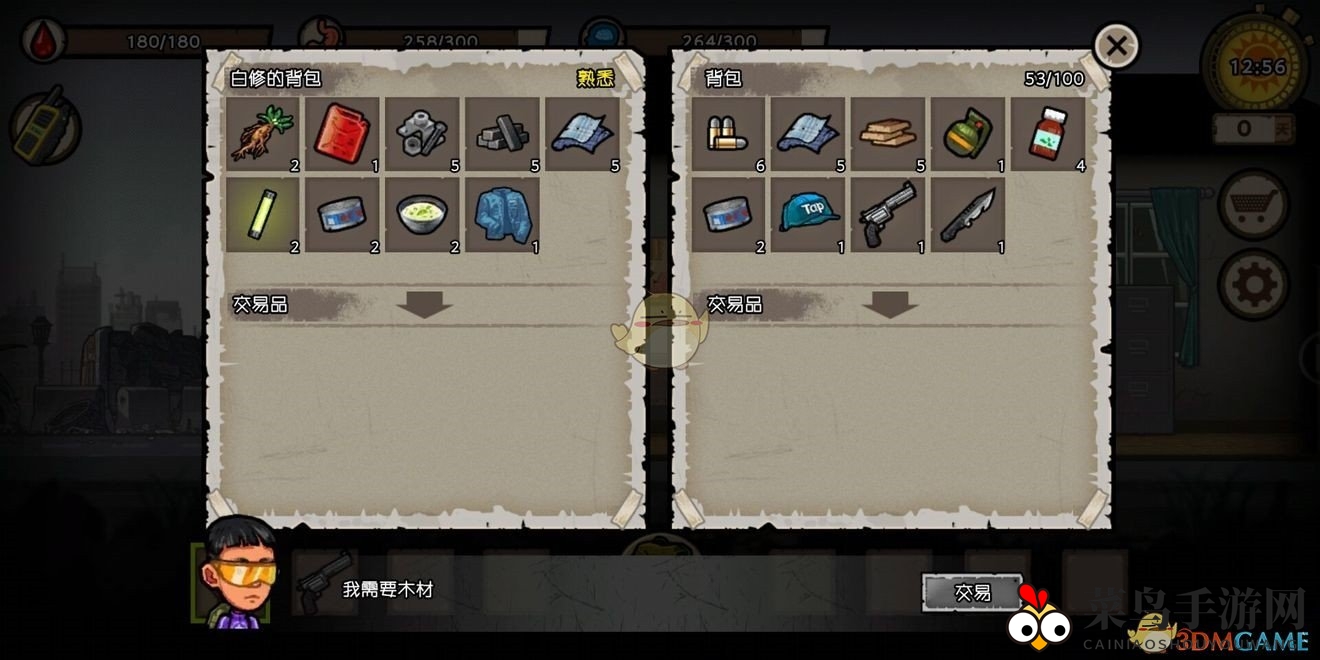
Task: Select the ginseng root in trader's bag
Action: point(263,134)
